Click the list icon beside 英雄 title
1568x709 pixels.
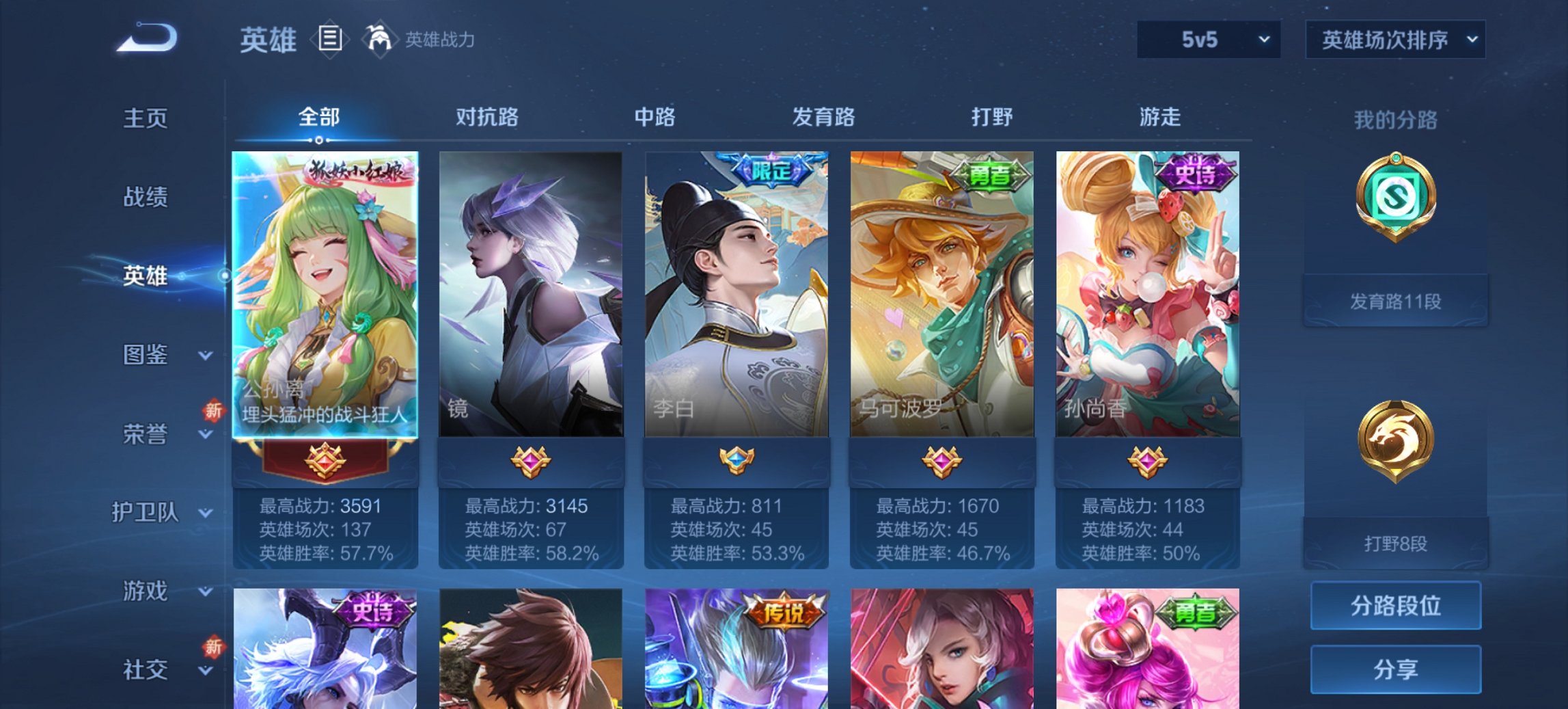[x=329, y=40]
